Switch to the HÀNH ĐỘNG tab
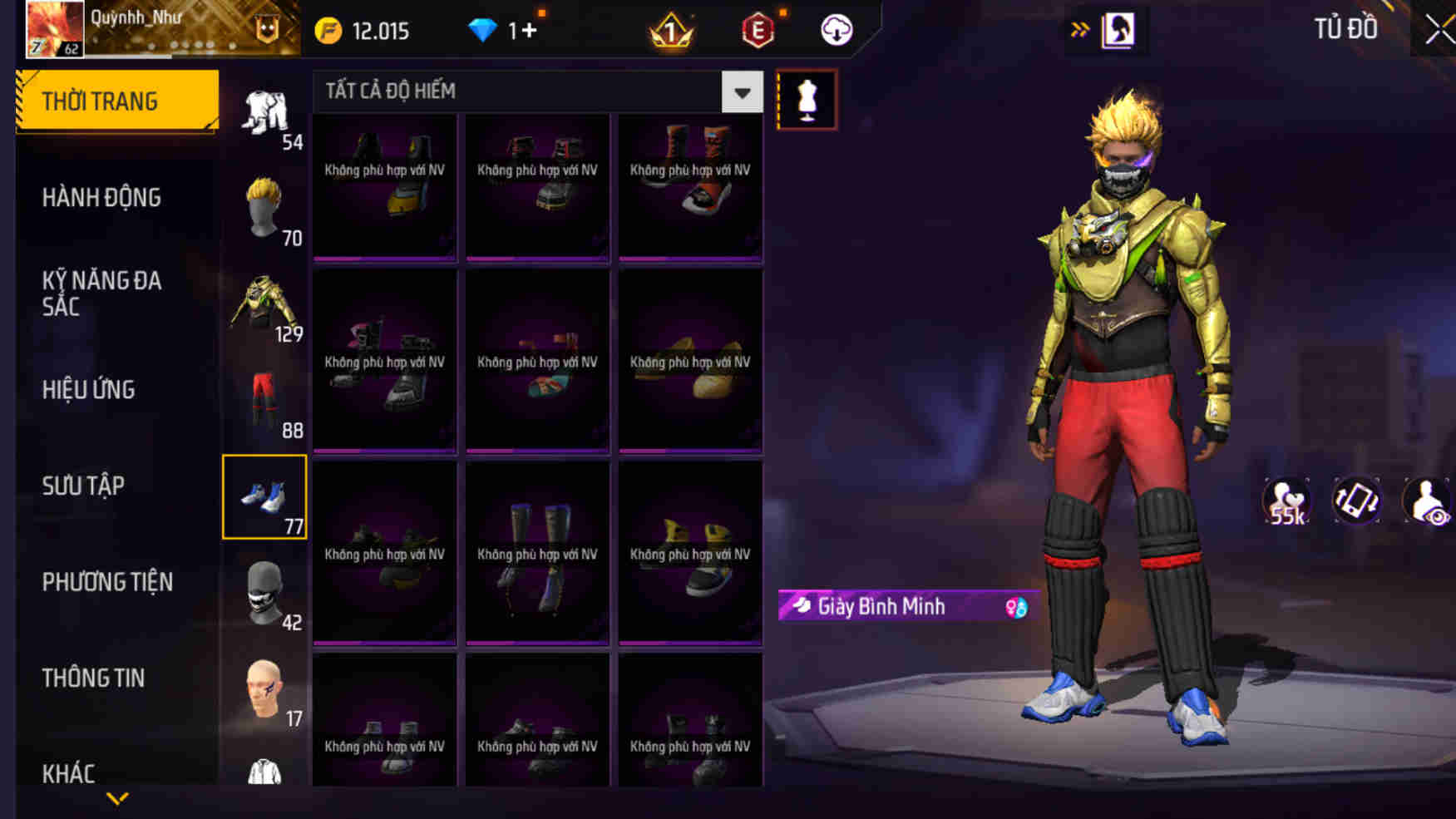The width and height of the screenshot is (1456, 819). tap(101, 197)
